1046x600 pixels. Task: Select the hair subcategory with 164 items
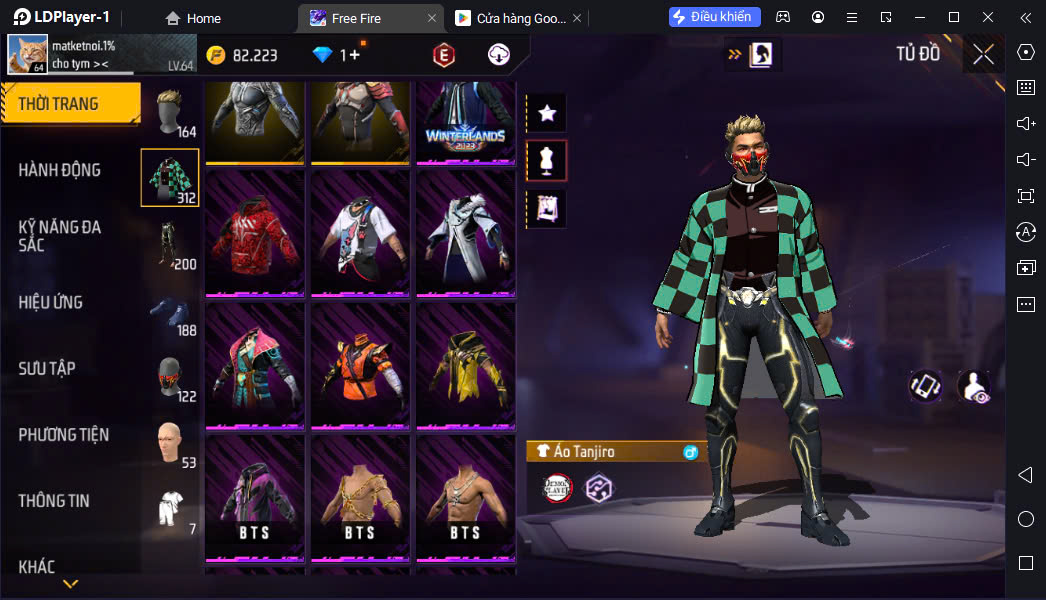tap(170, 112)
